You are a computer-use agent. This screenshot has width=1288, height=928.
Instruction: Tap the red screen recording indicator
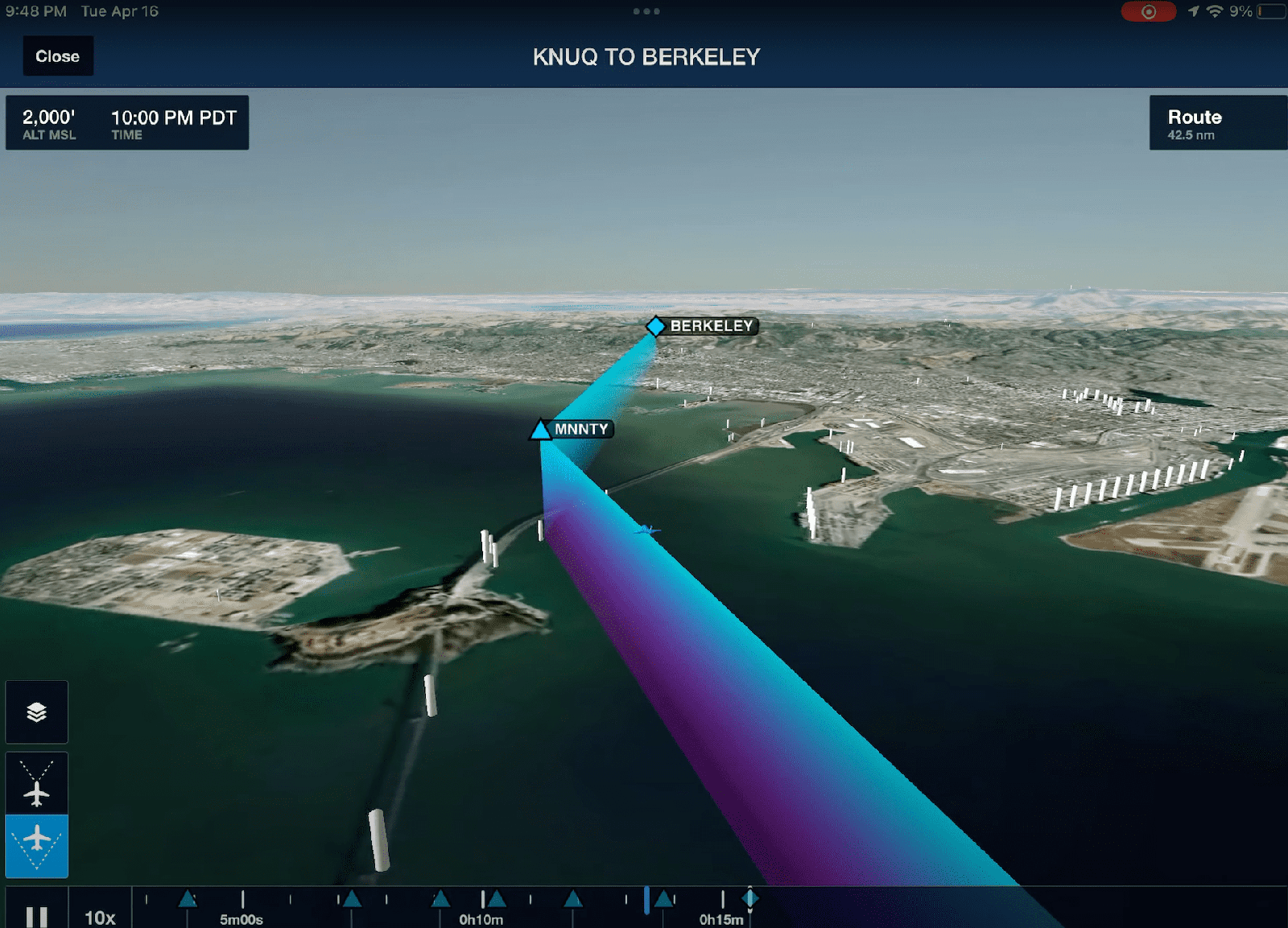tap(1149, 11)
